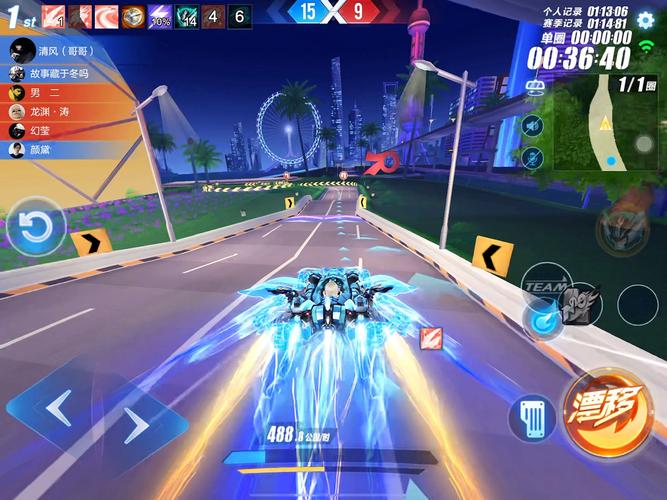This screenshot has width=667, height=500.
Task: Tap the track minimap
Action: [606, 123]
